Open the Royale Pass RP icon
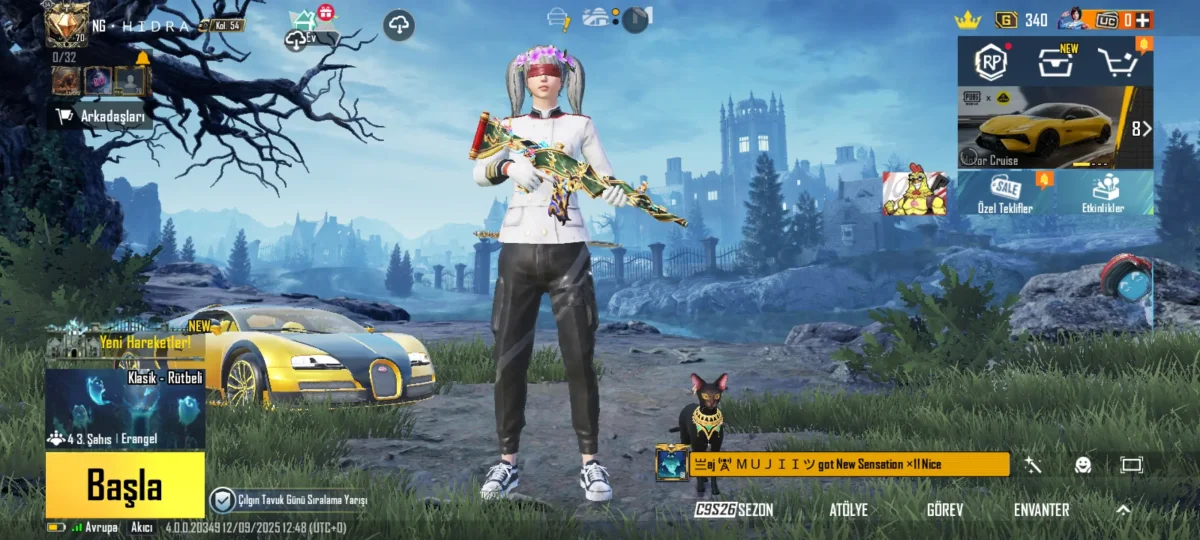1200x540 pixels. pos(991,62)
